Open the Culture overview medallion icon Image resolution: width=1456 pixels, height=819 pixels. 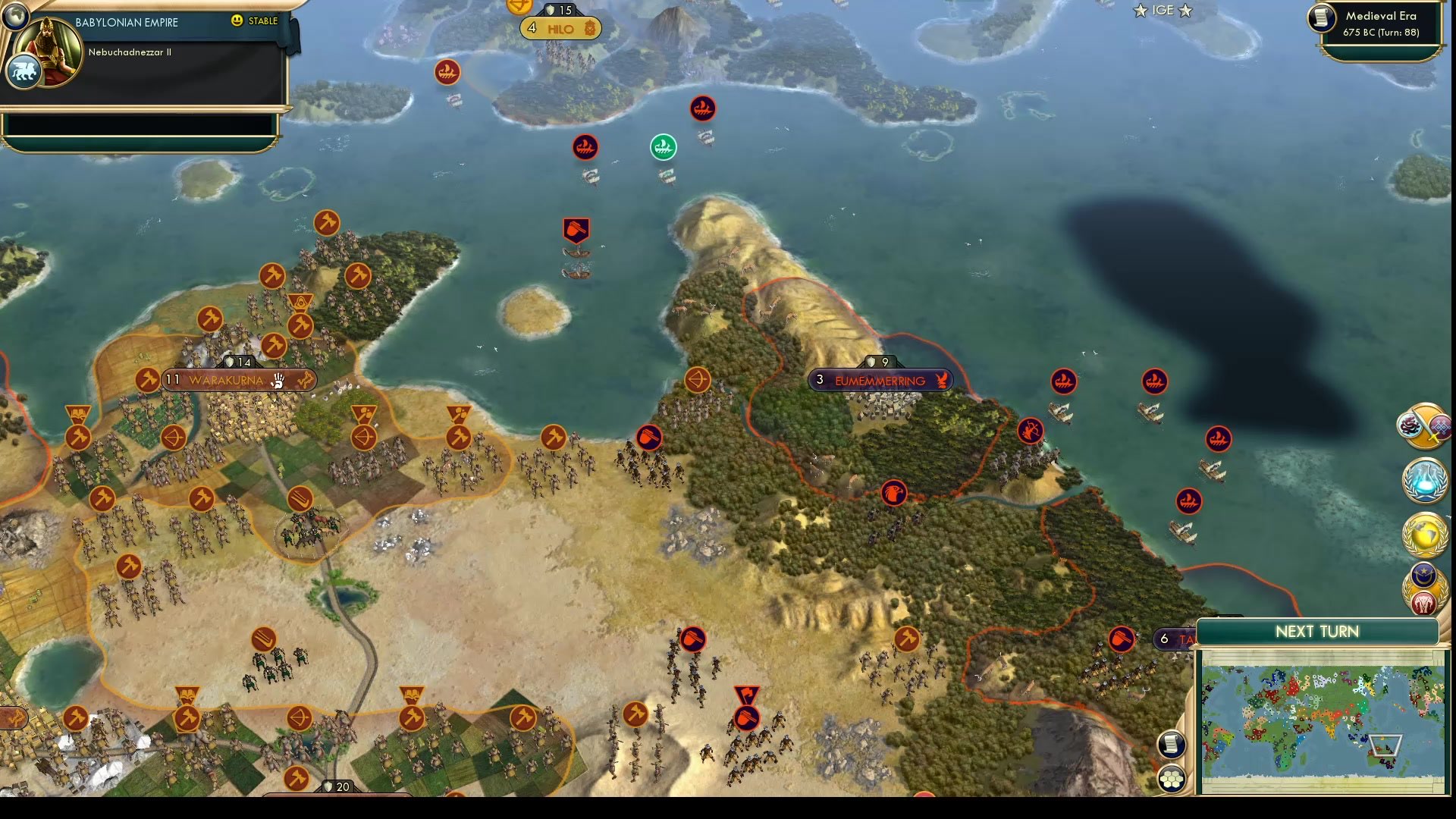1423,427
